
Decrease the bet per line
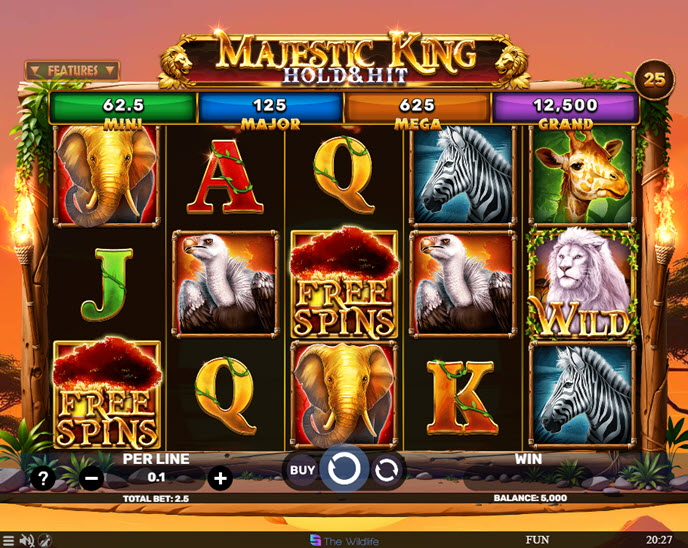pos(91,478)
